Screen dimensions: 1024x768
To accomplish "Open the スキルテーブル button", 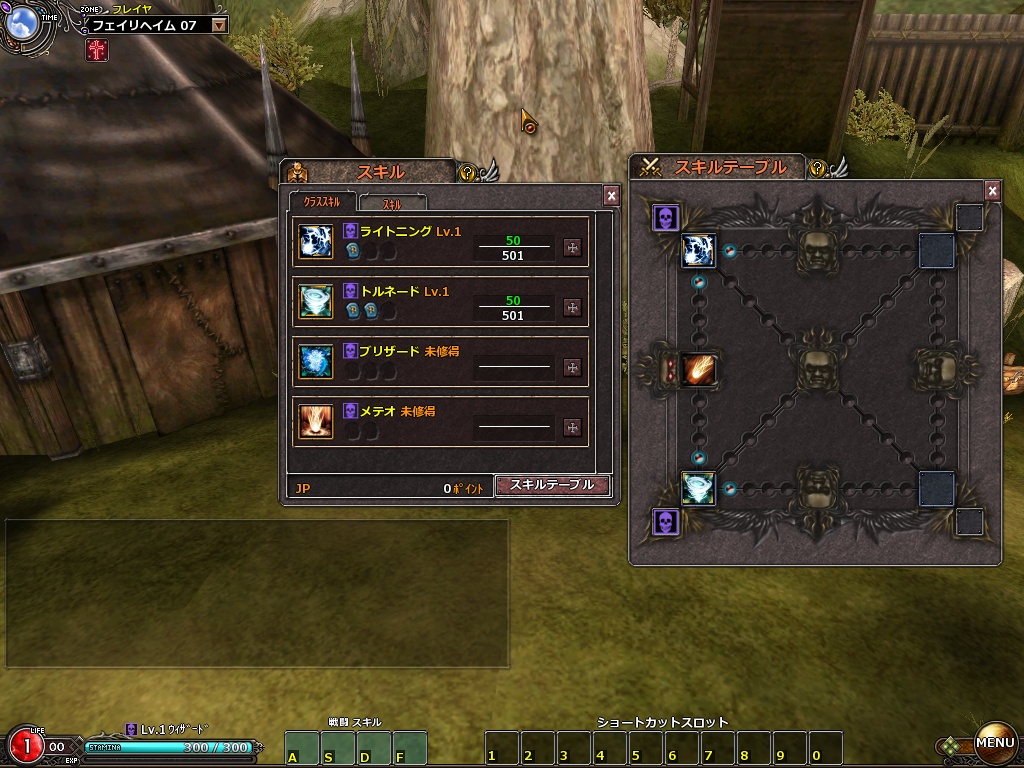I will click(553, 485).
